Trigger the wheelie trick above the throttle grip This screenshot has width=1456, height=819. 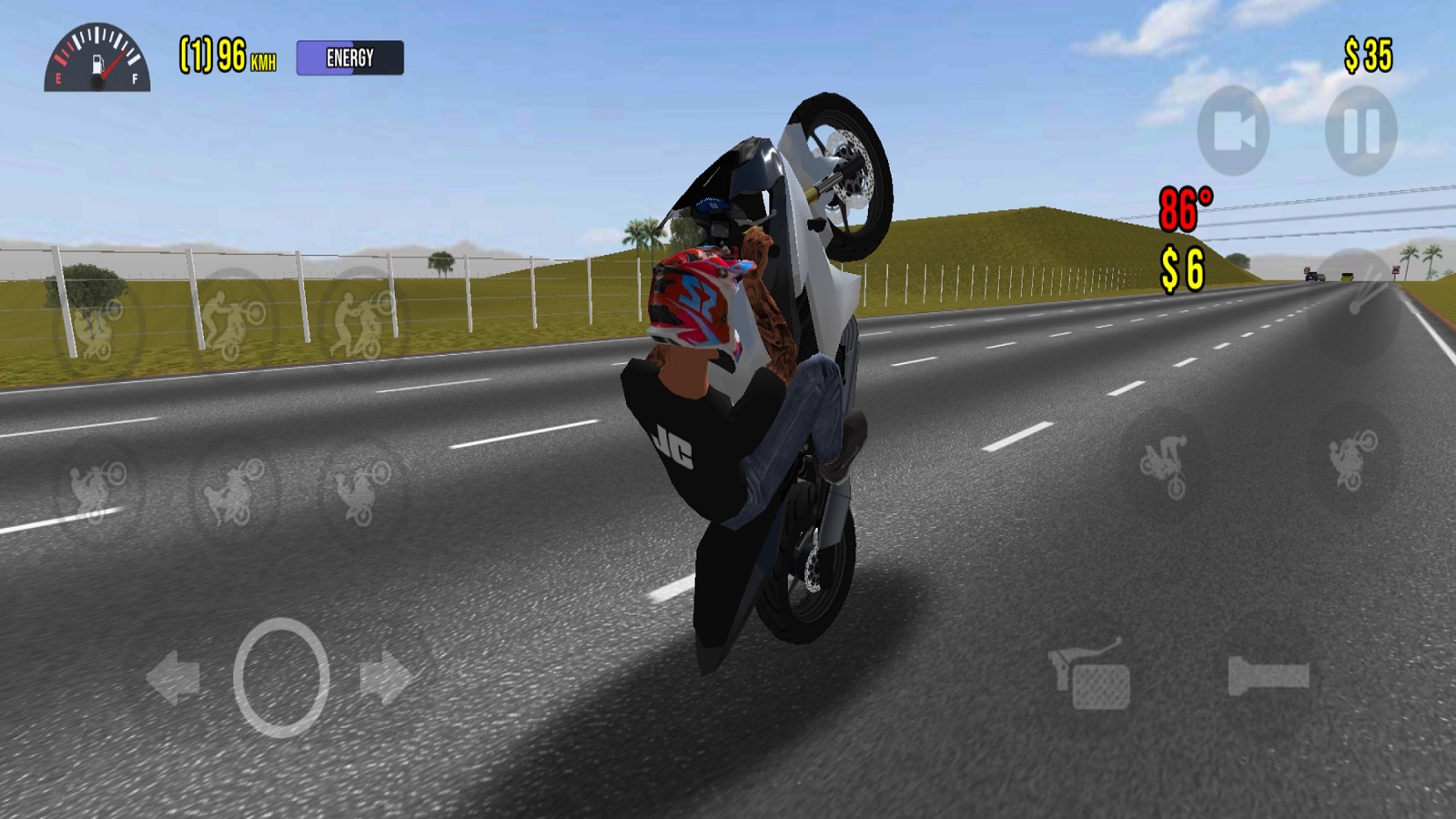click(x=1353, y=460)
